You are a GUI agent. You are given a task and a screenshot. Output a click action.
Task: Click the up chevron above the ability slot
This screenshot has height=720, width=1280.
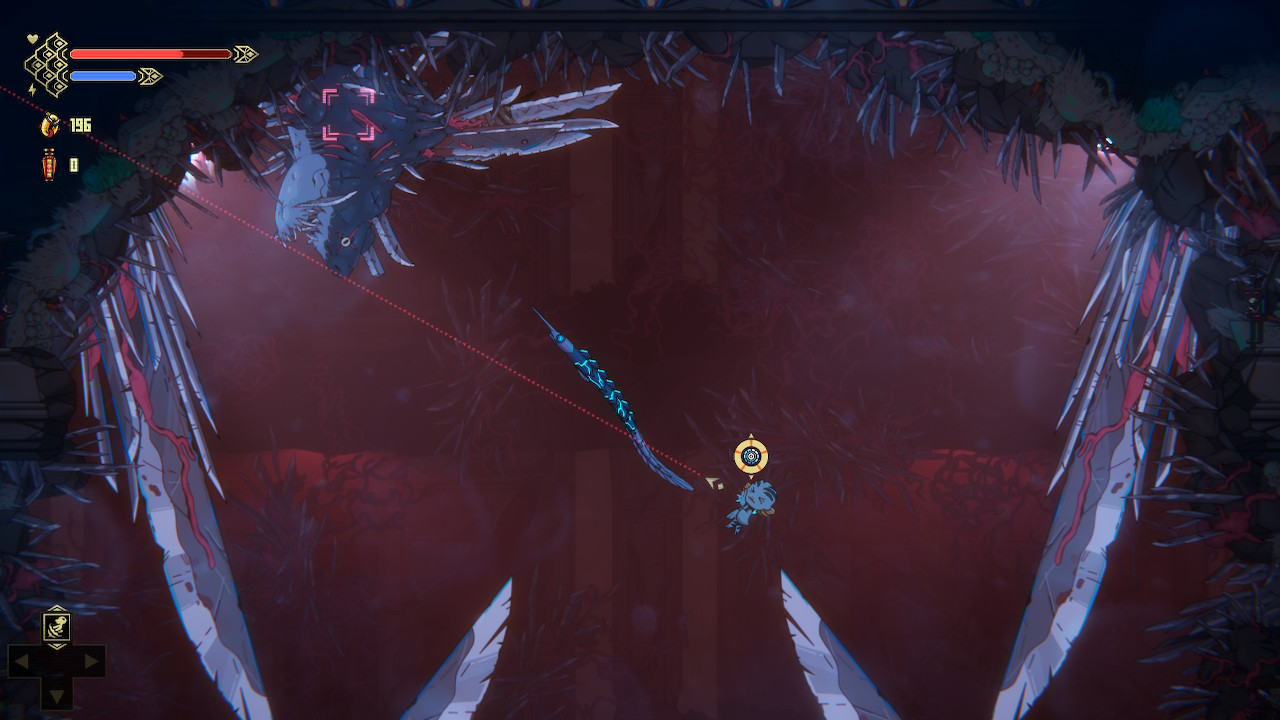57,607
